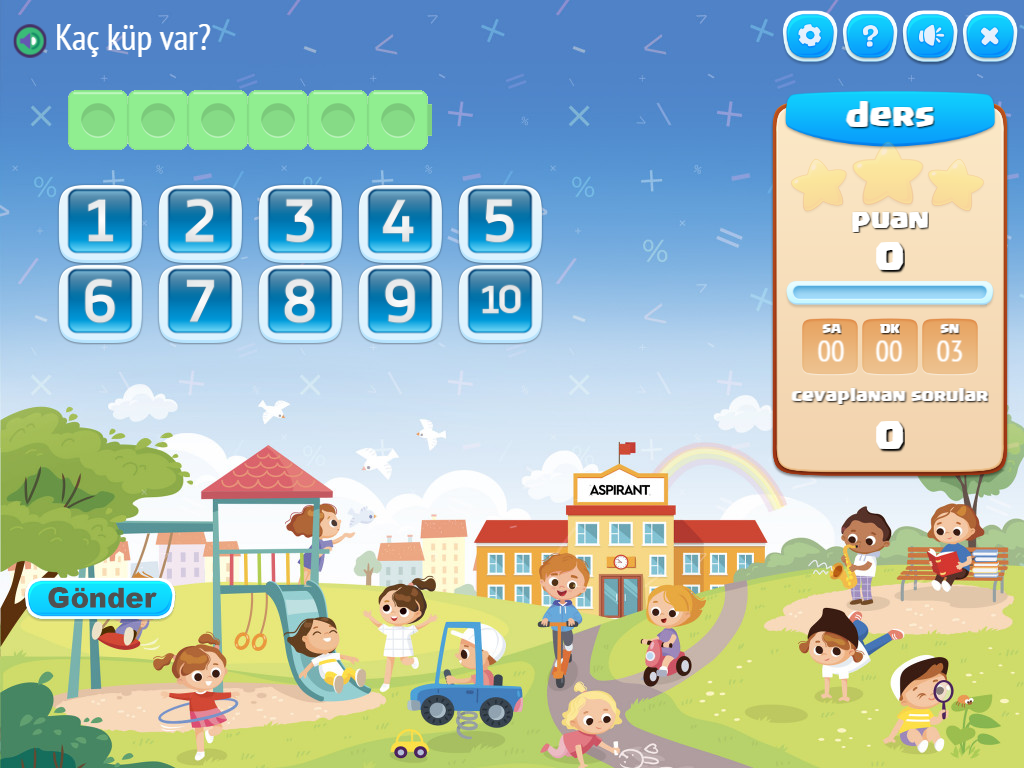Screen dimensions: 1024x768
Task: Choose answer tile 4
Action: tap(400, 223)
